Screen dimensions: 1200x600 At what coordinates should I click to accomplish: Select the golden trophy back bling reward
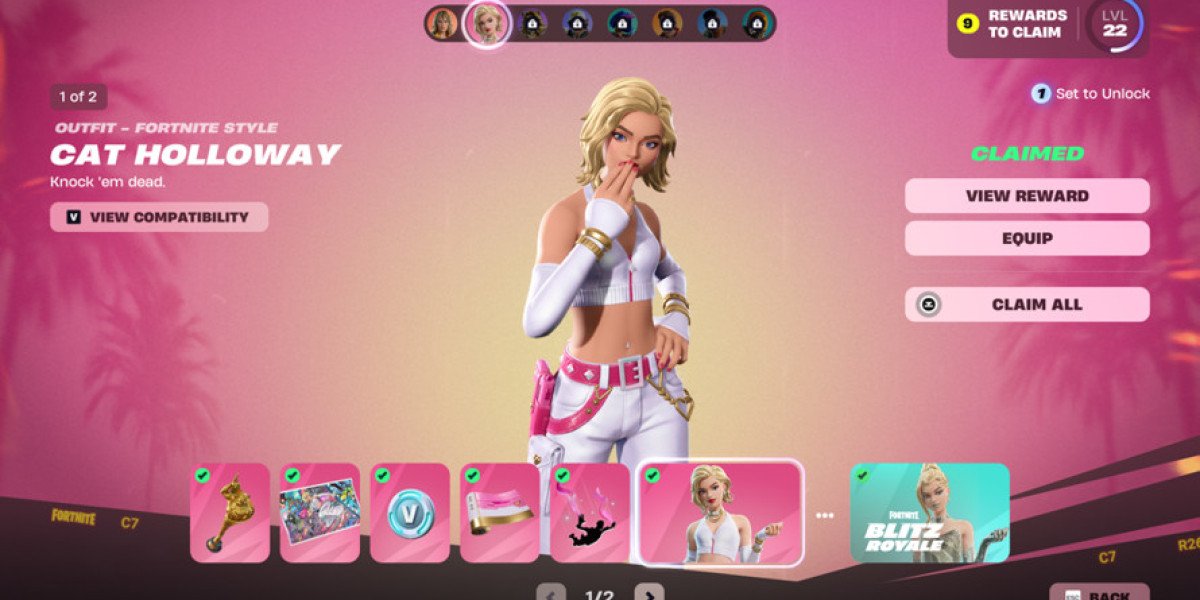[x=230, y=512]
